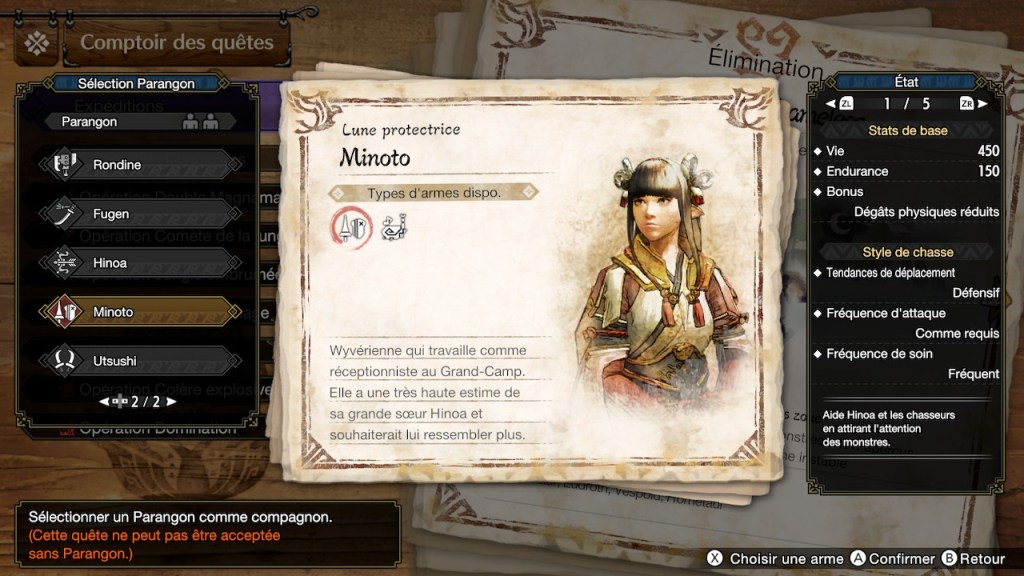Open the Comptoir des quêtes header
Viewport: 1024px width, 576px height.
coord(176,43)
